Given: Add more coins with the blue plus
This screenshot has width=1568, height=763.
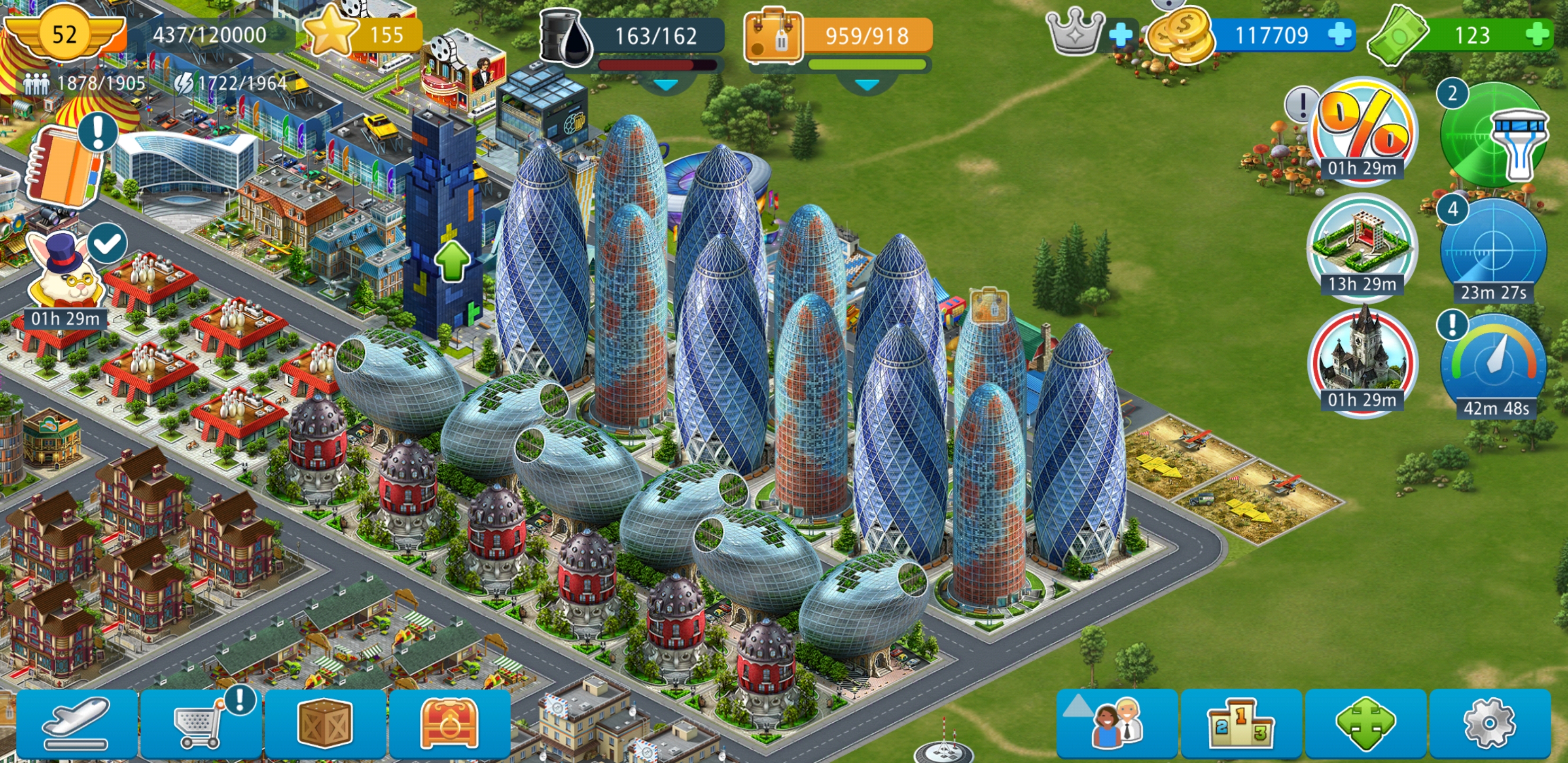Looking at the screenshot, I should click(x=1340, y=34).
